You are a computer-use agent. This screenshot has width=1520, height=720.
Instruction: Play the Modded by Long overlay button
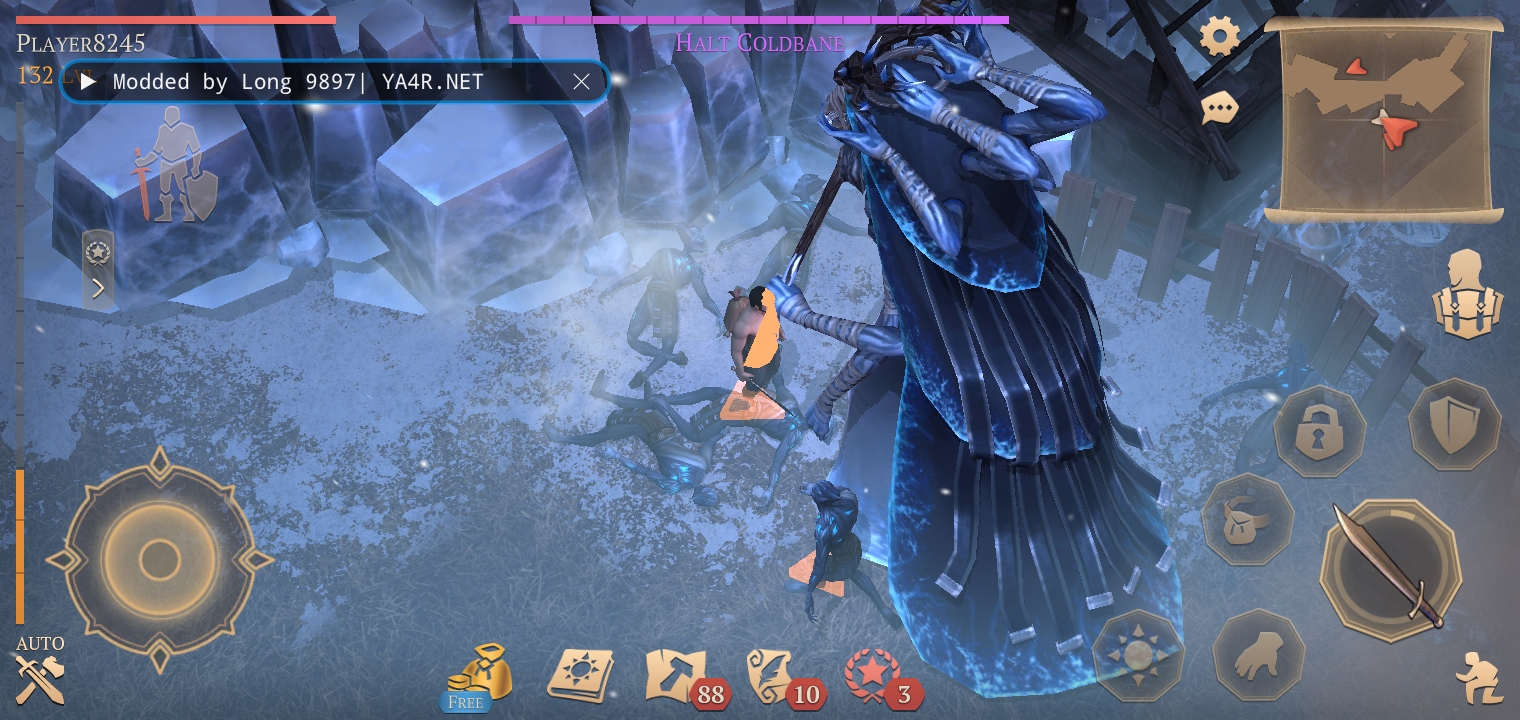[x=88, y=82]
